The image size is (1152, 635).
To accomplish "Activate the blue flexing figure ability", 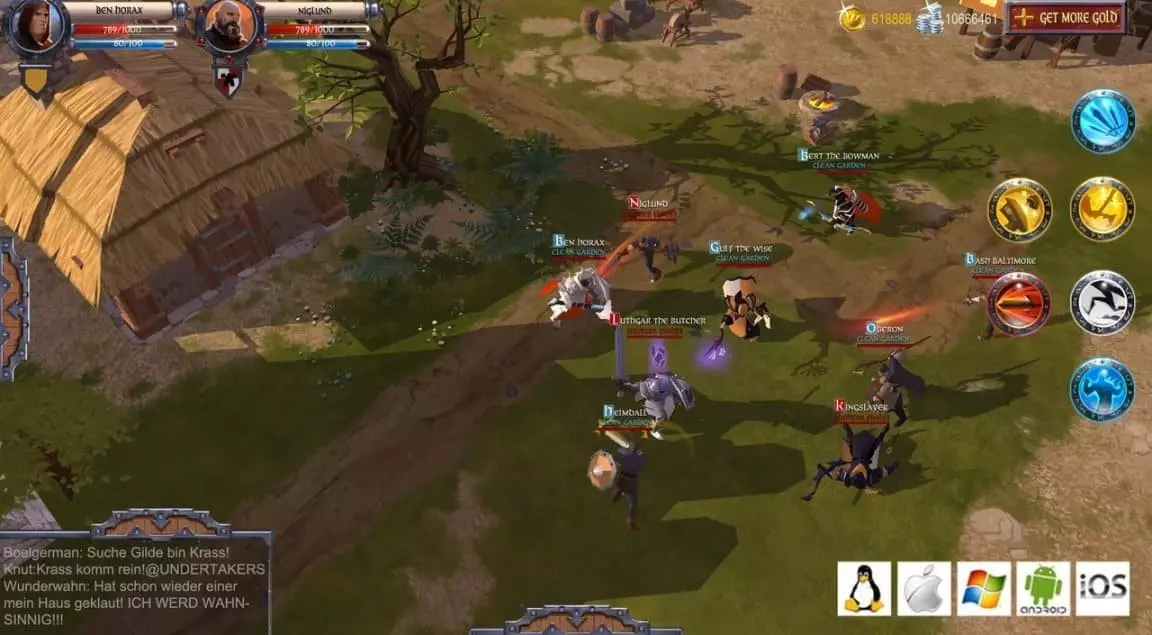I will [x=1102, y=389].
